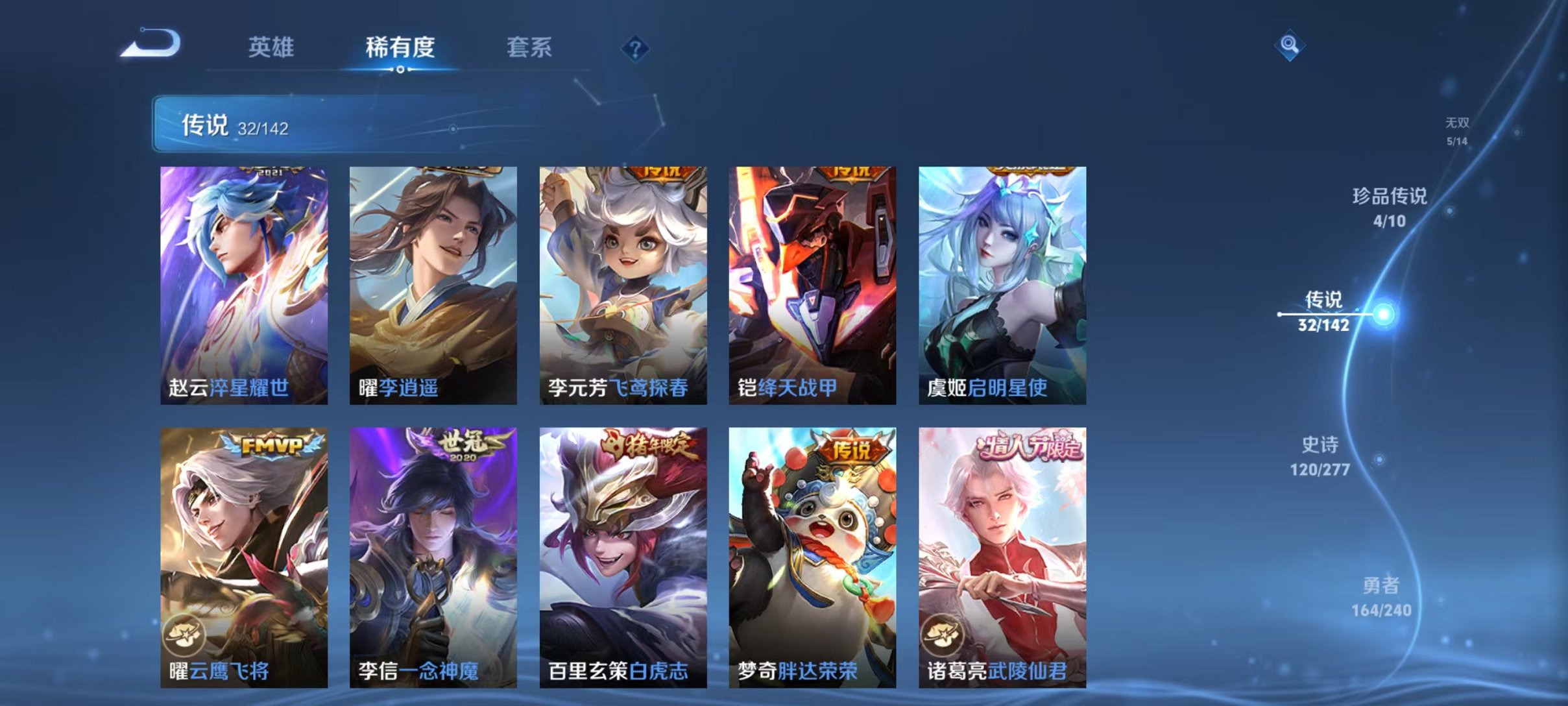
Task: Switch to the 英雄 tab
Action: tap(272, 47)
